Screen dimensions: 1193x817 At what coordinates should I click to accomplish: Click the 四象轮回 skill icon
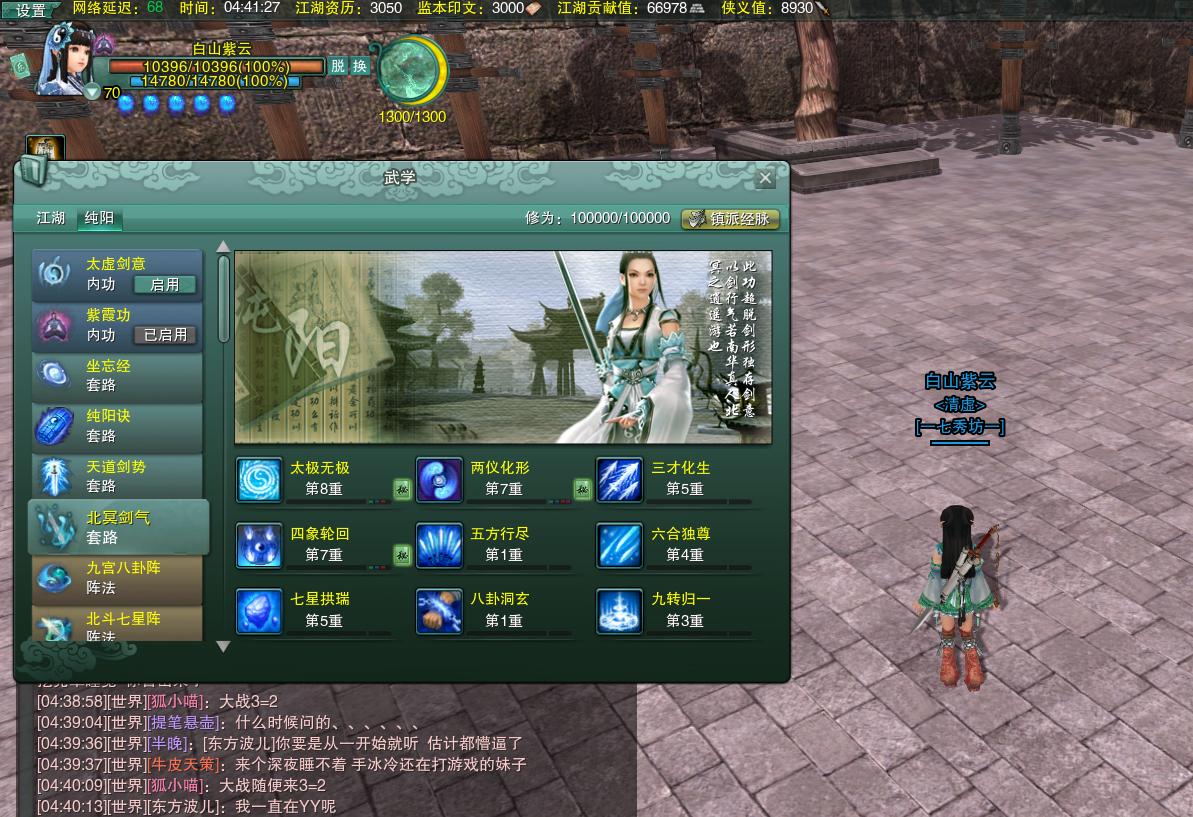click(x=259, y=546)
